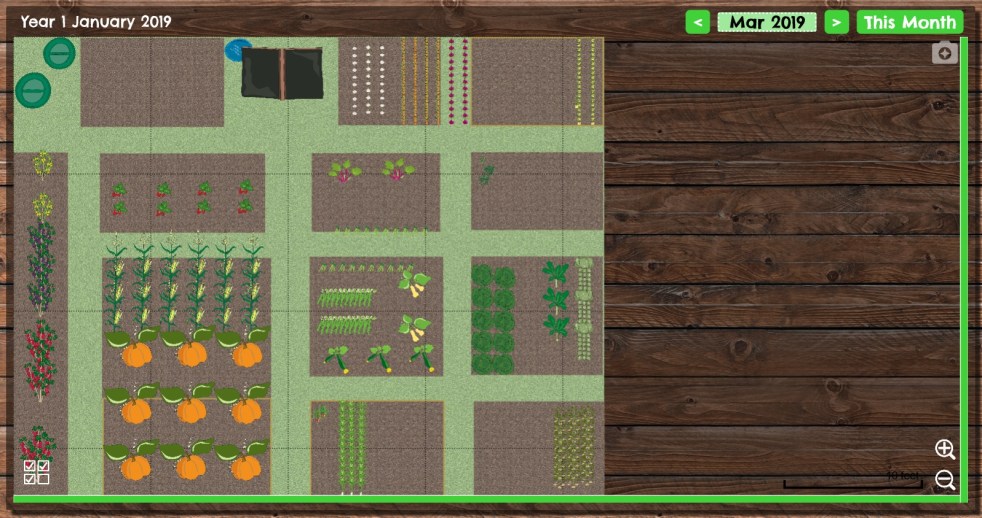
Task: Advance to the next month
Action: pyautogui.click(x=836, y=22)
